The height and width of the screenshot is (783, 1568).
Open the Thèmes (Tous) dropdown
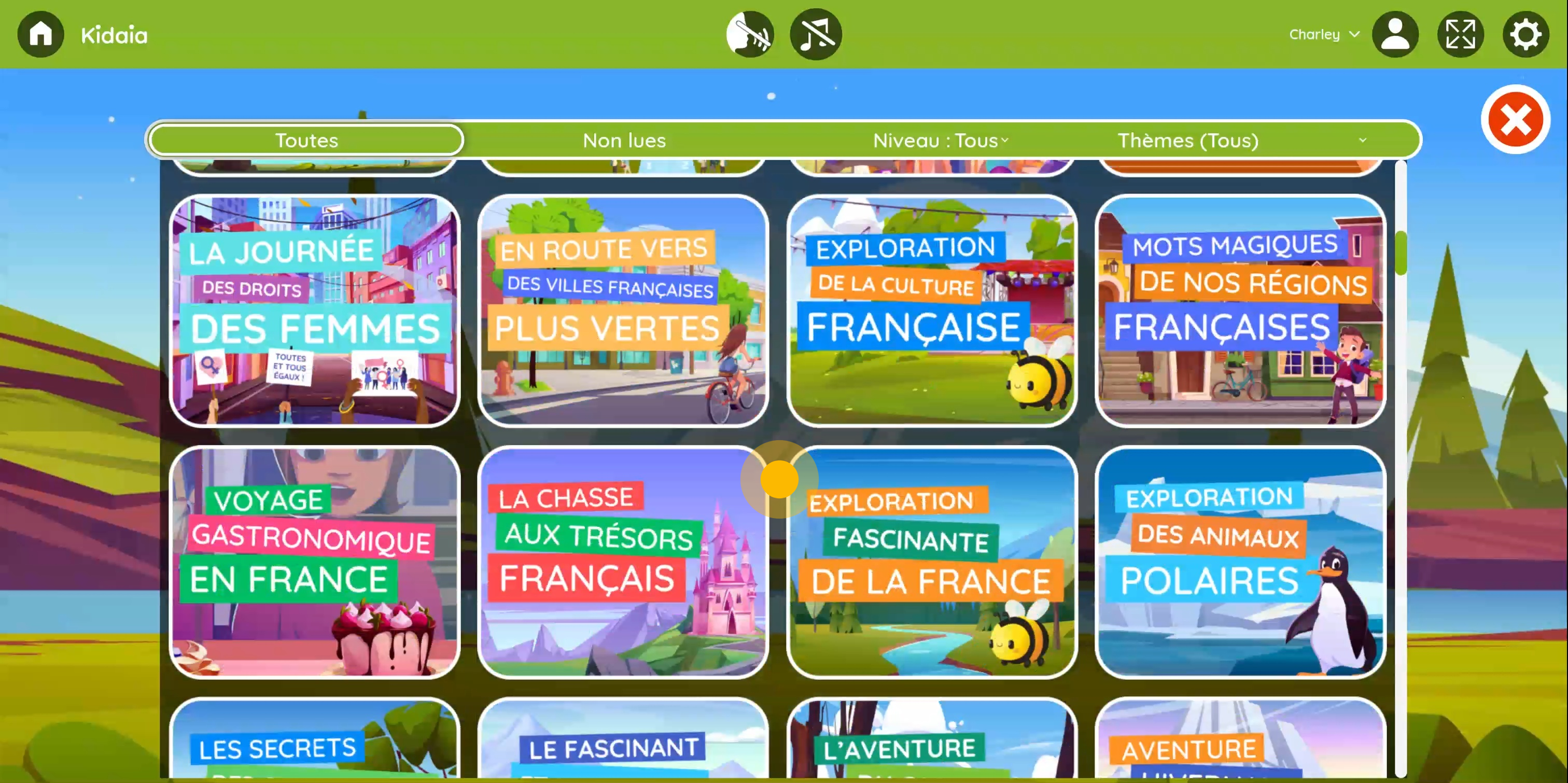[1187, 140]
